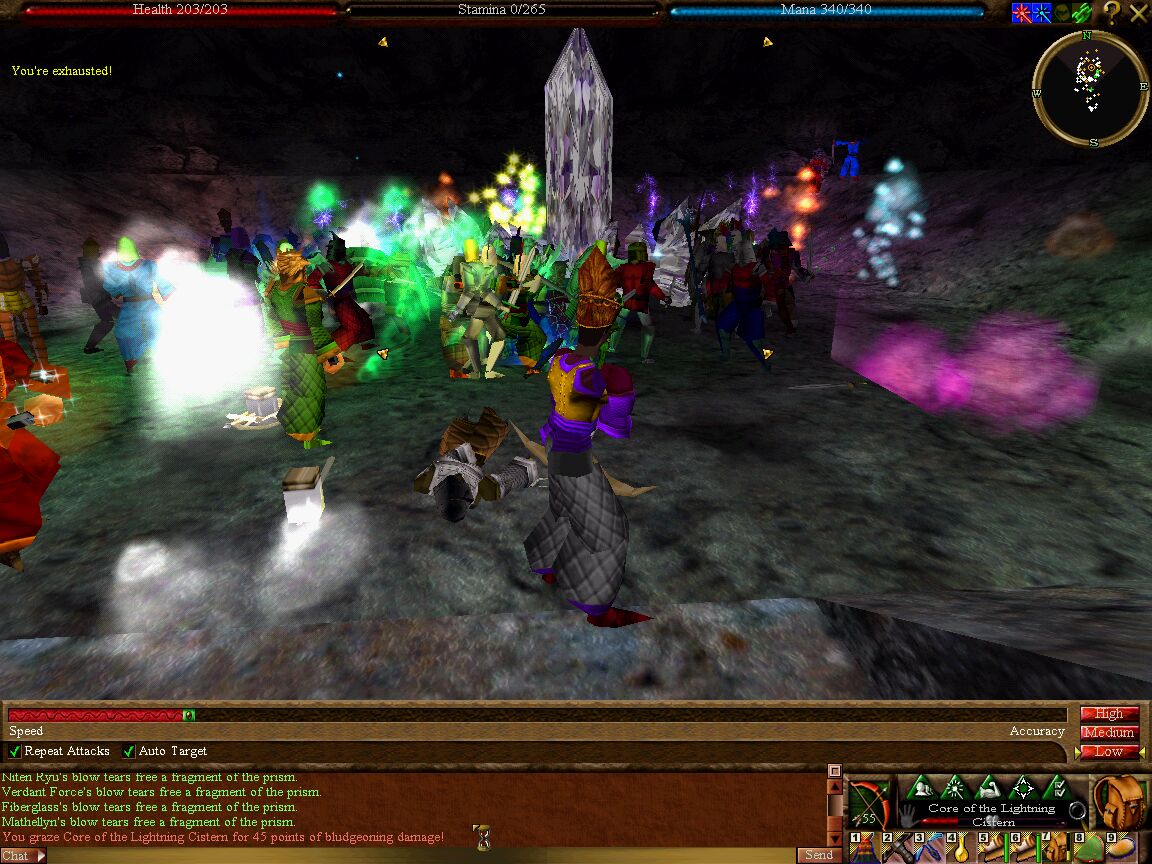Image resolution: width=1152 pixels, height=864 pixels.
Task: Open the Chat channel selector
Action: [23, 856]
